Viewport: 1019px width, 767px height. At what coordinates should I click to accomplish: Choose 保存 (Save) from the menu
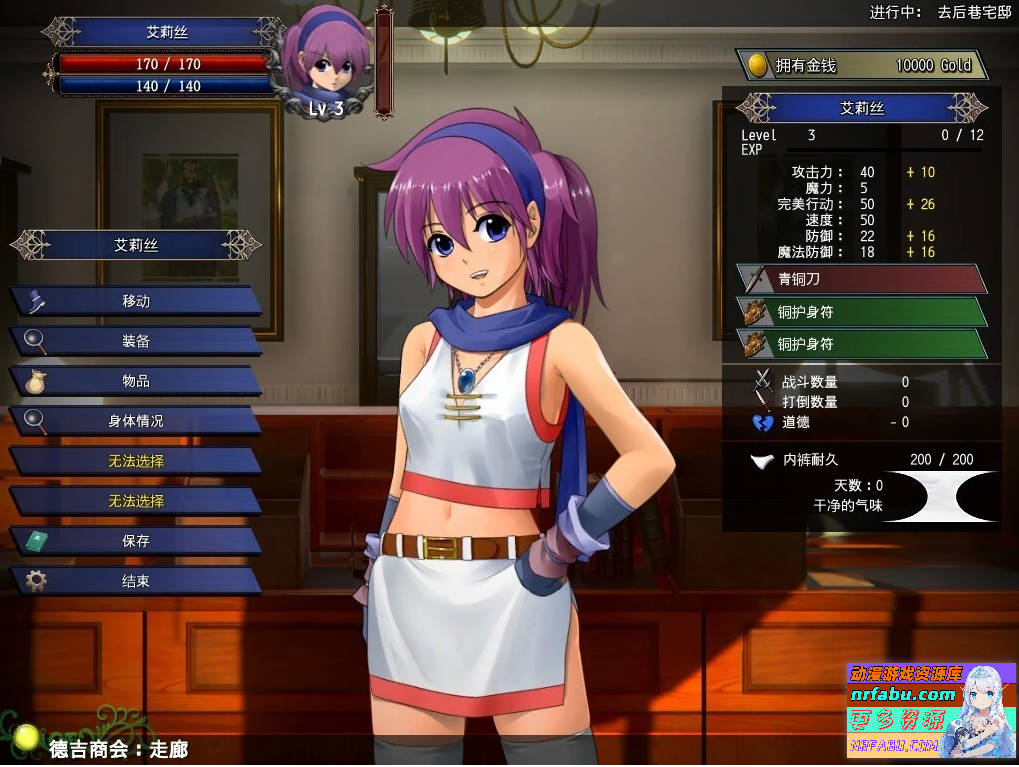point(136,541)
